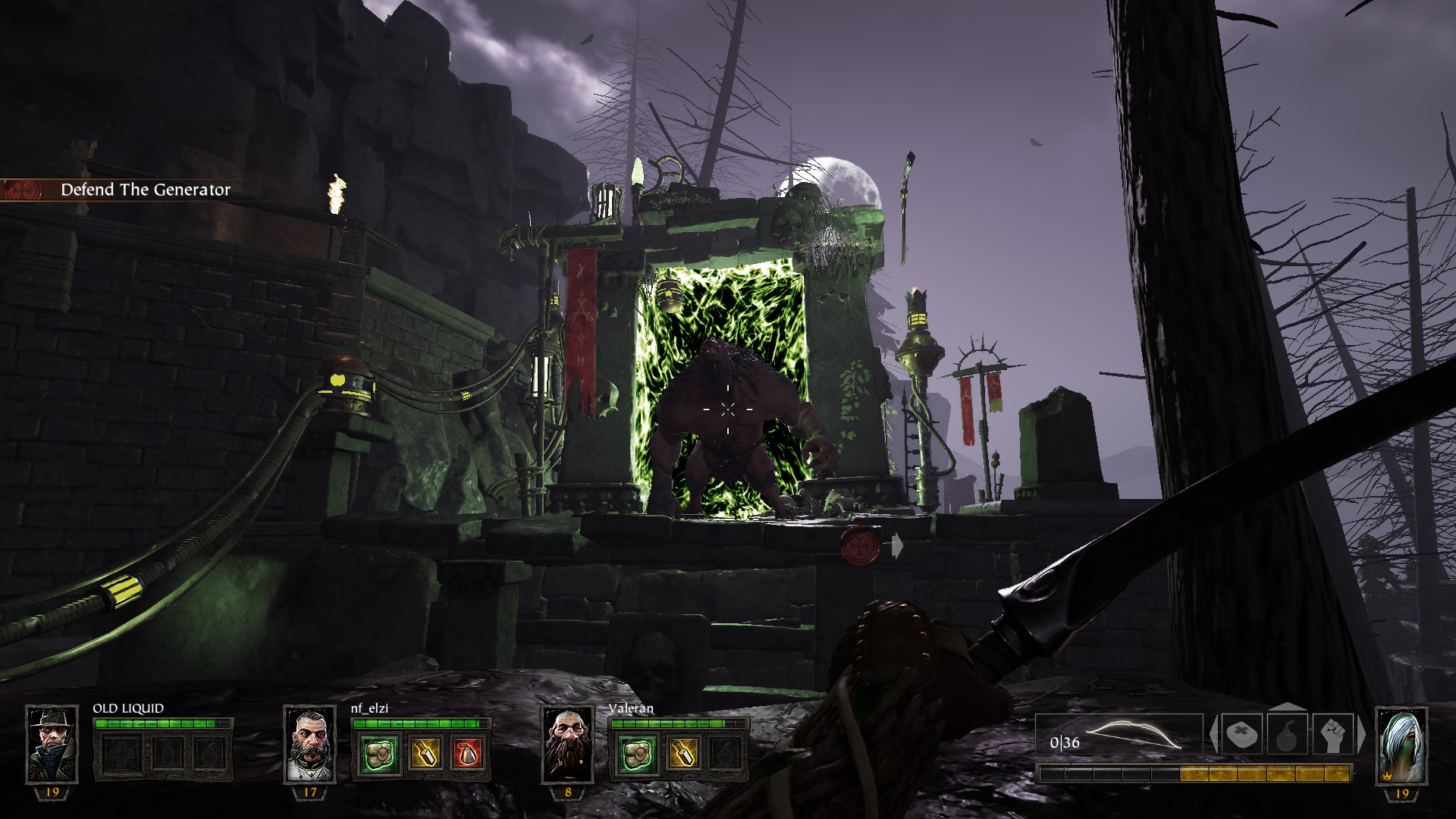Select the raised fist slot

(x=1332, y=735)
